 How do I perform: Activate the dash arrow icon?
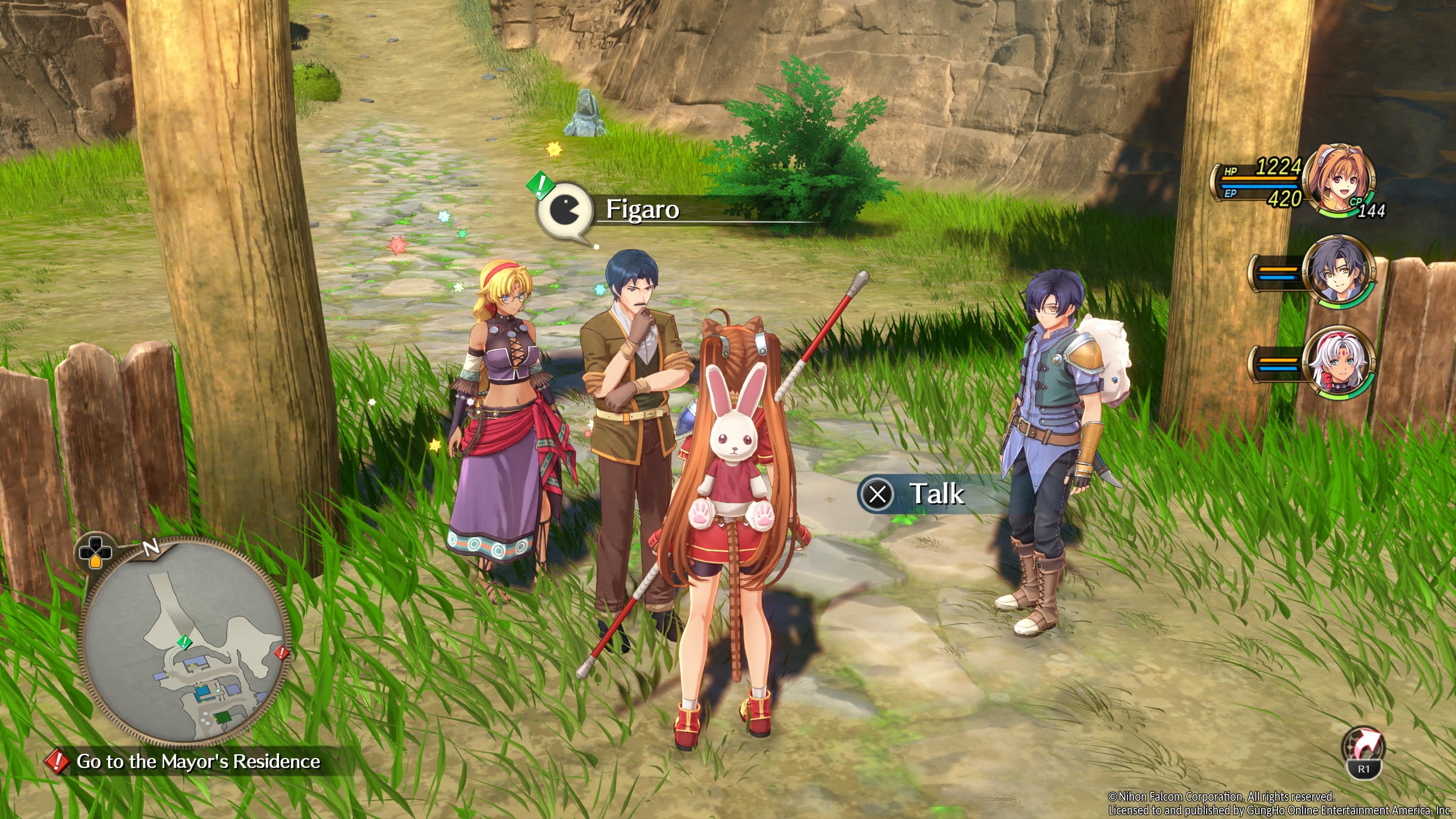[1364, 751]
